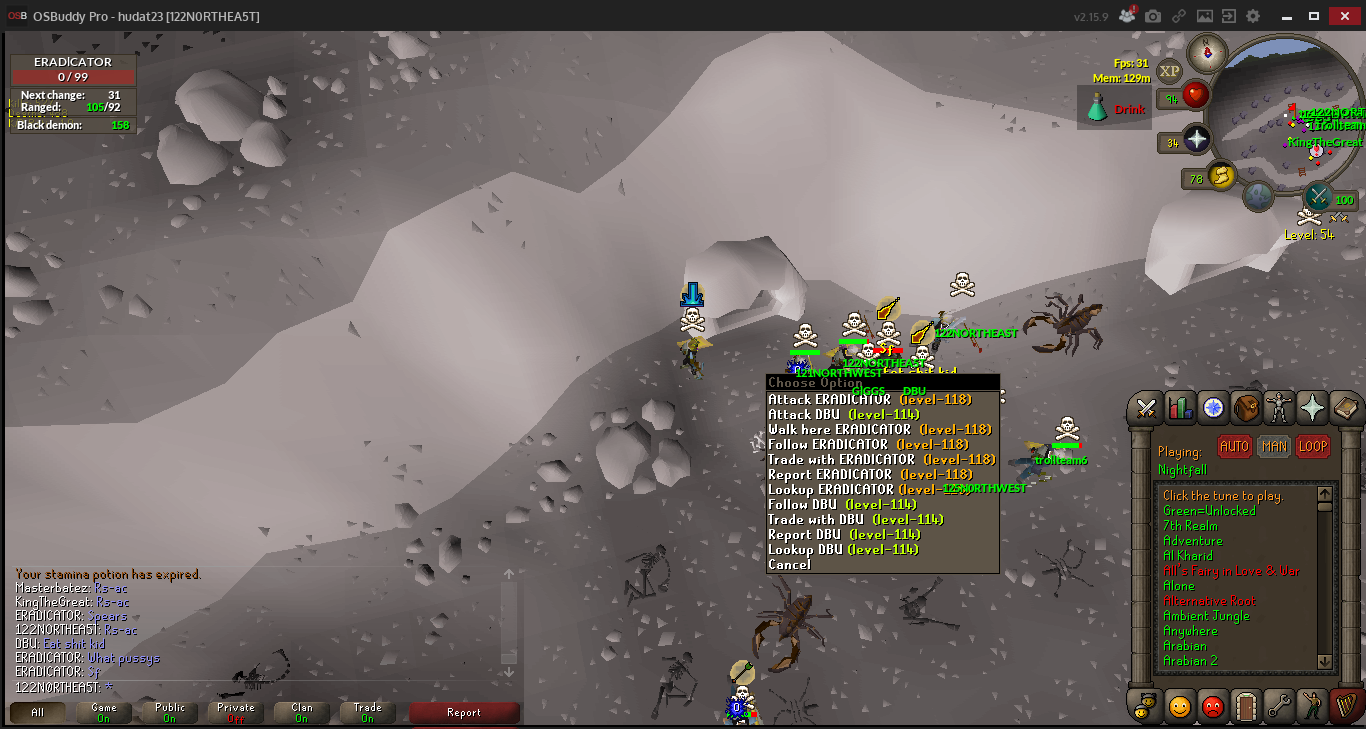Viewport: 1366px width, 729px height.
Task: Click the compass above the minimap
Action: tap(1207, 52)
